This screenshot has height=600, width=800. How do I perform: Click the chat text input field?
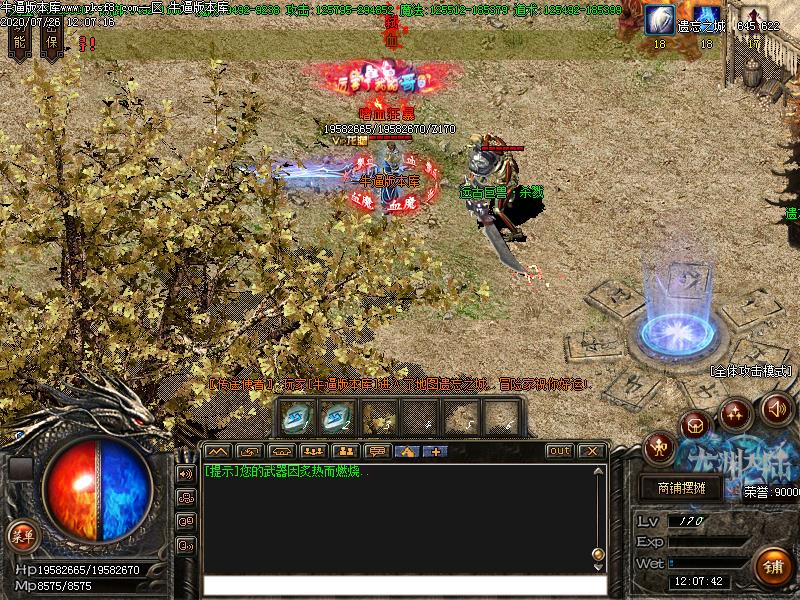(x=404, y=585)
